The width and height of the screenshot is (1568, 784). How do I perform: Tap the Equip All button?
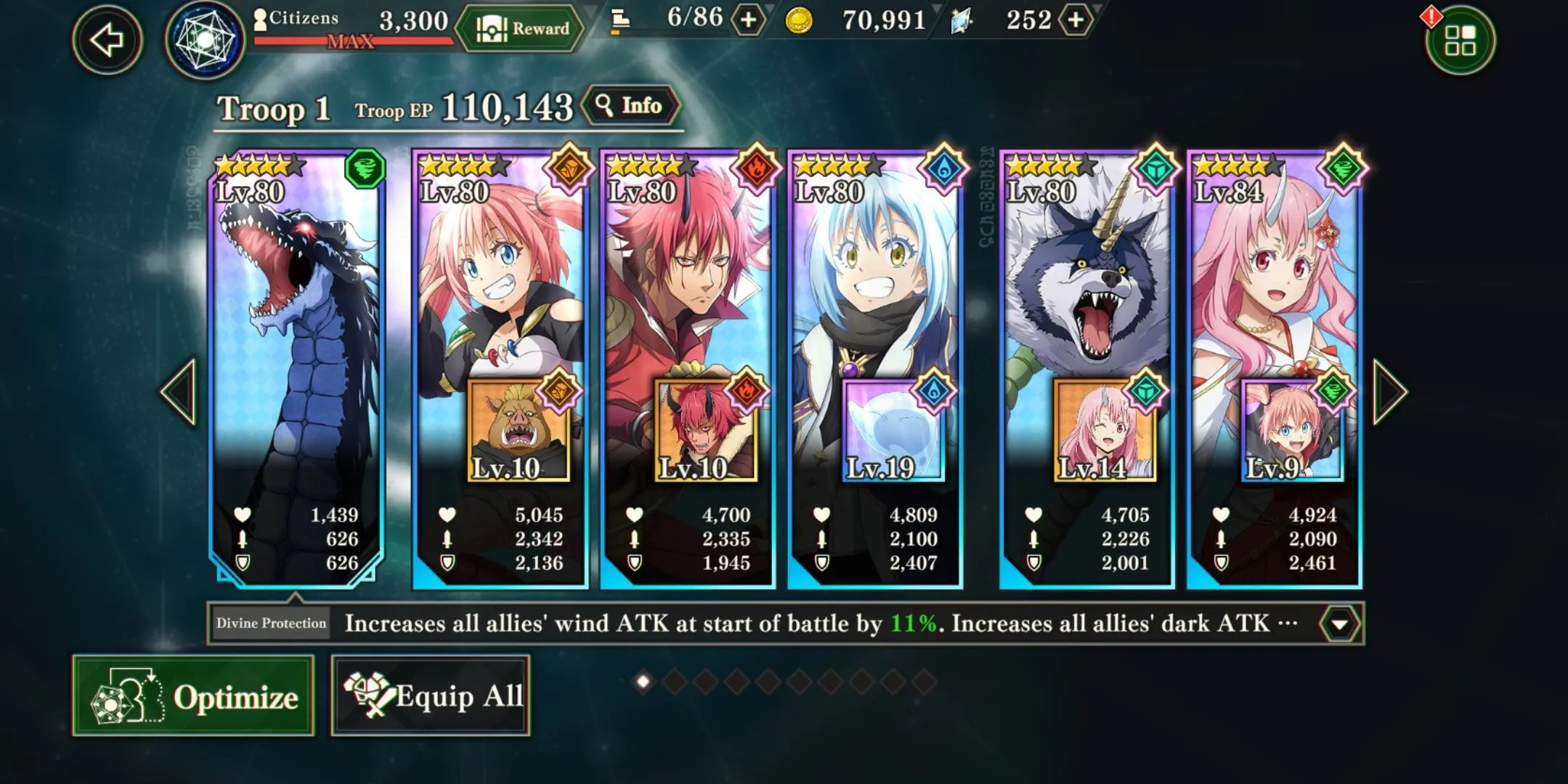tap(431, 696)
